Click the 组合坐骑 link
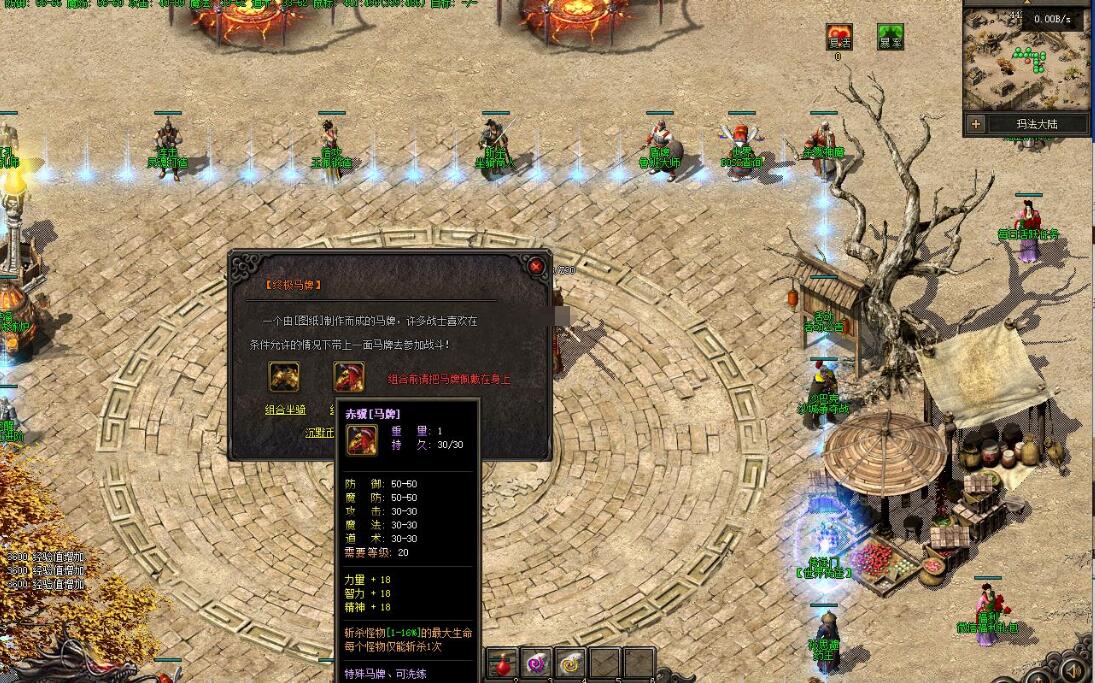Image resolution: width=1095 pixels, height=683 pixels. click(284, 409)
